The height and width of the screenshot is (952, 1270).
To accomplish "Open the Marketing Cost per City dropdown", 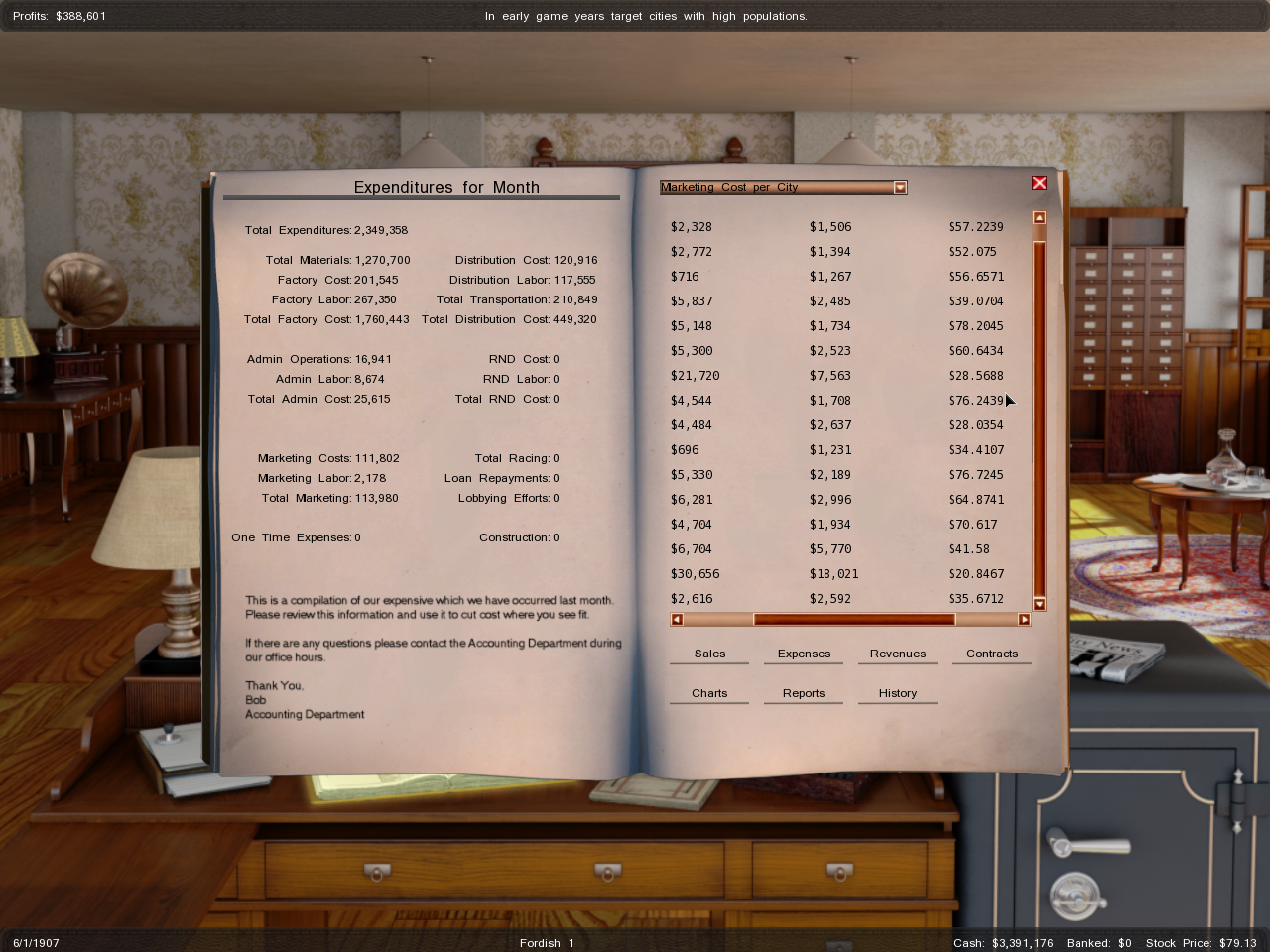I will (900, 188).
